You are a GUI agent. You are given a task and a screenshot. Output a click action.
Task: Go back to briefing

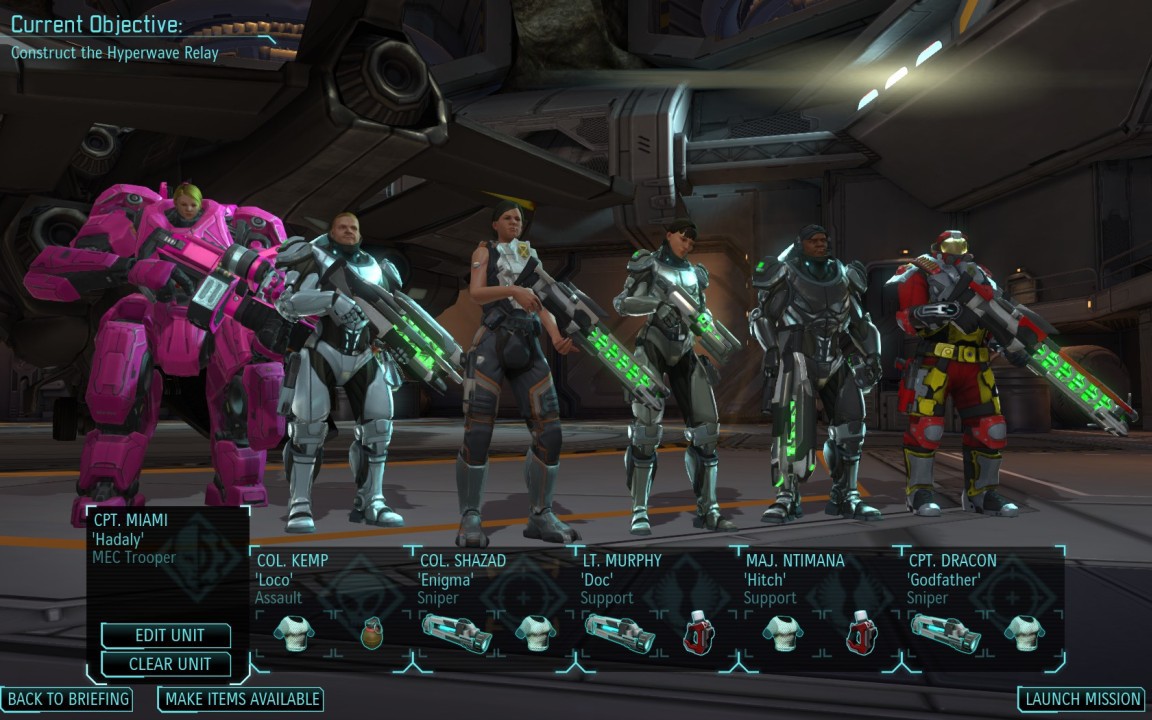click(x=68, y=699)
